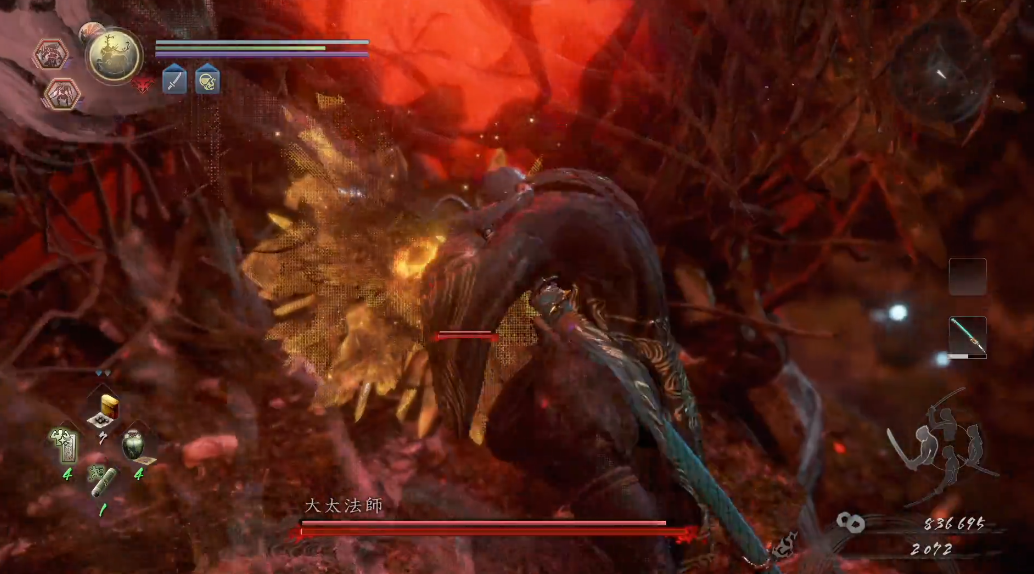Screen dimensions: 1034x574
Task: Select the empty ranged weapon slot
Action: click(967, 277)
